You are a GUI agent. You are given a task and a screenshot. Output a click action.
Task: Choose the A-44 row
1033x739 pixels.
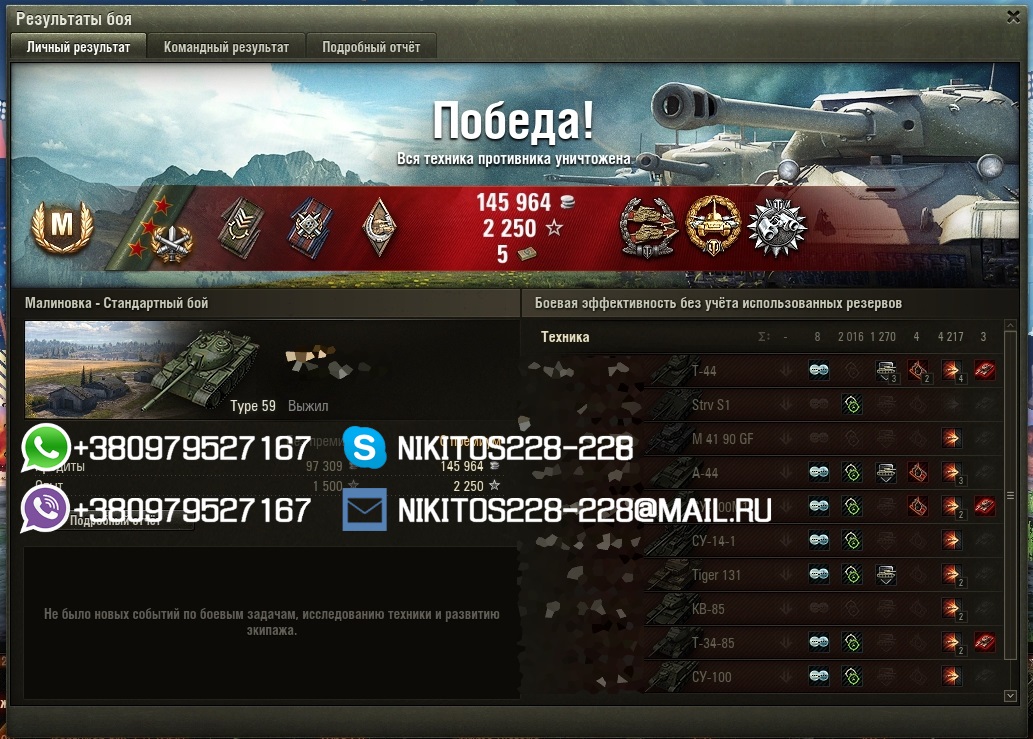(x=705, y=473)
